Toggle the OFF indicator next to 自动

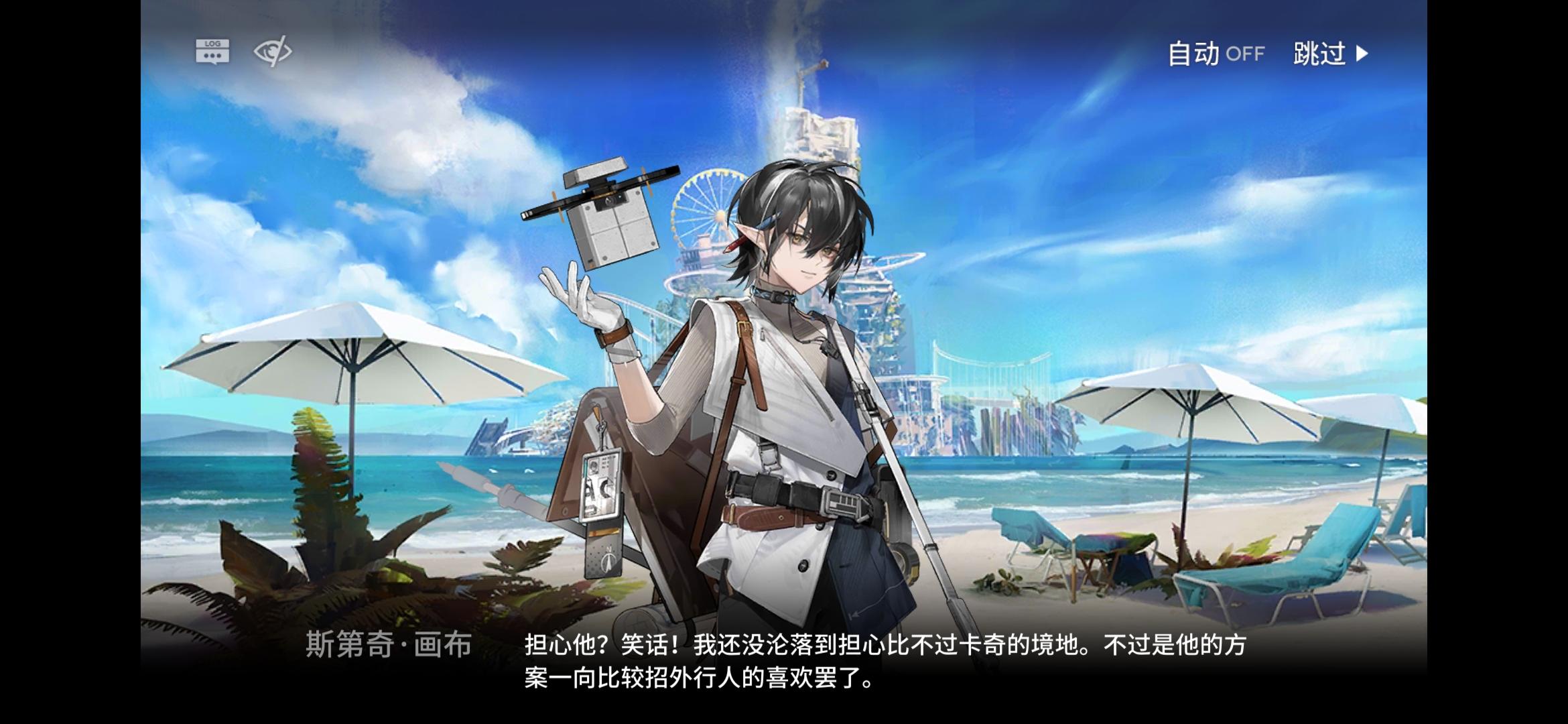pyautogui.click(x=1246, y=56)
